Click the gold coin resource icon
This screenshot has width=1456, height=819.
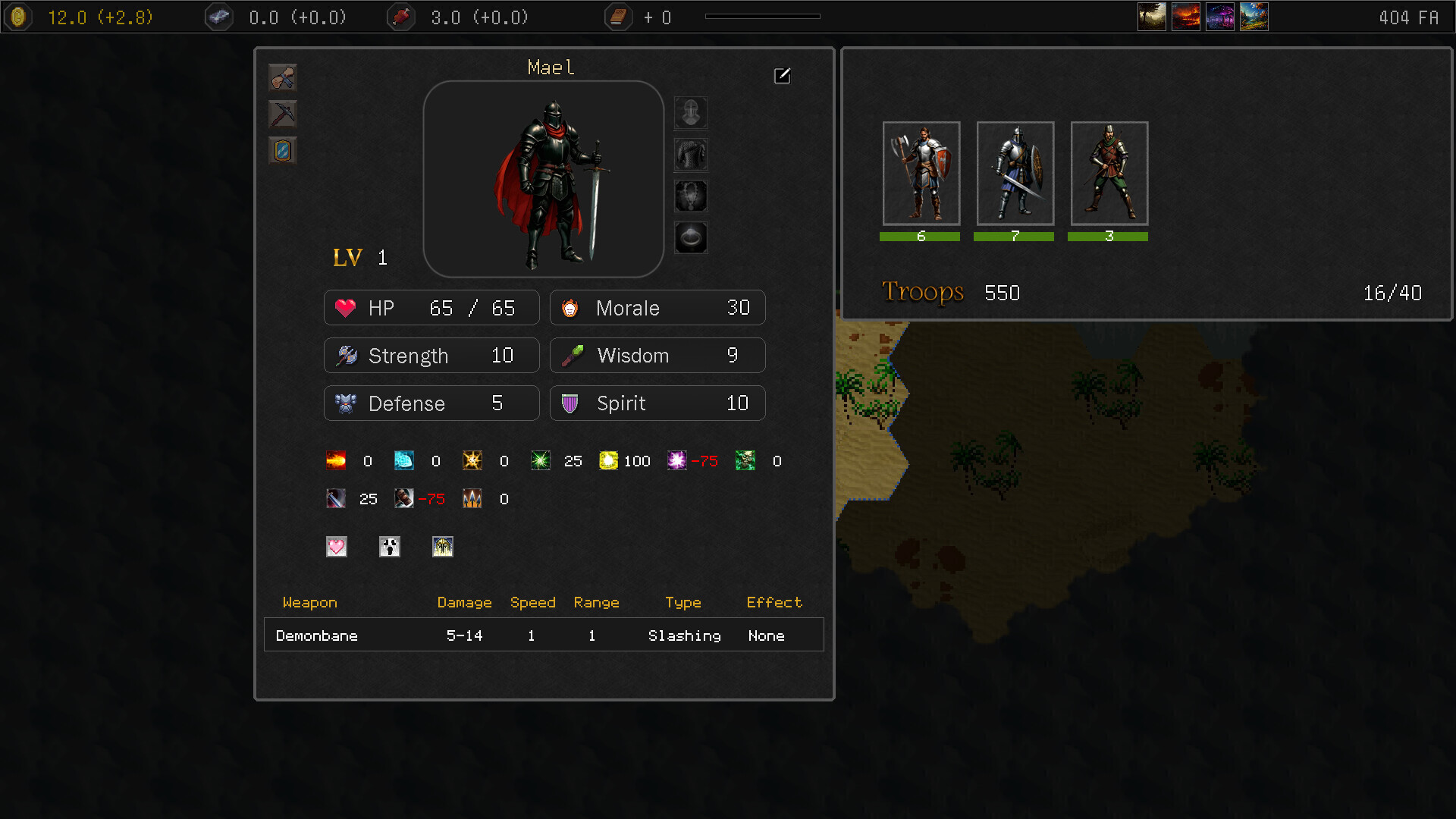17,16
